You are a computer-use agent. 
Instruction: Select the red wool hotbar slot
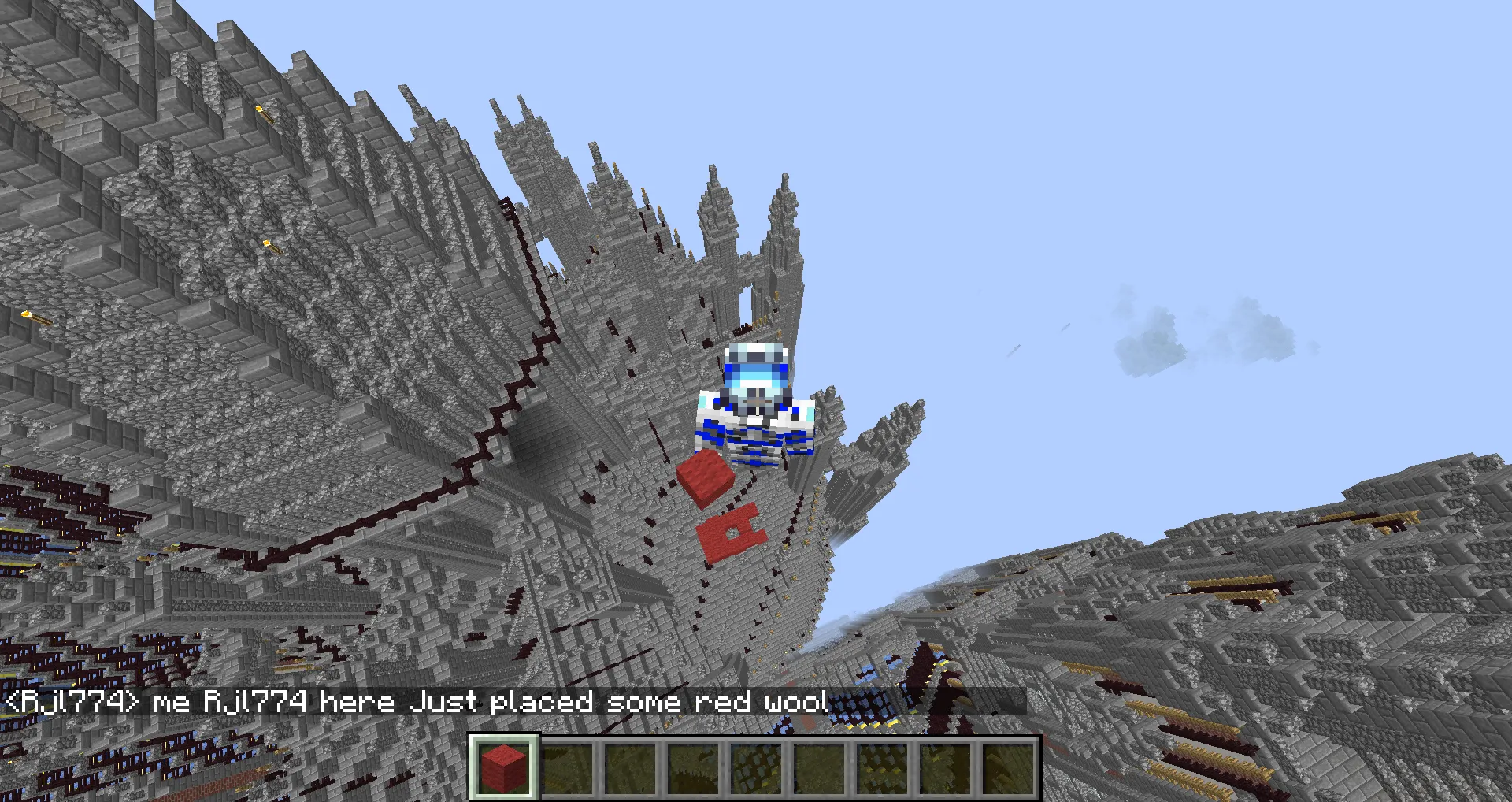pyautogui.click(x=504, y=767)
